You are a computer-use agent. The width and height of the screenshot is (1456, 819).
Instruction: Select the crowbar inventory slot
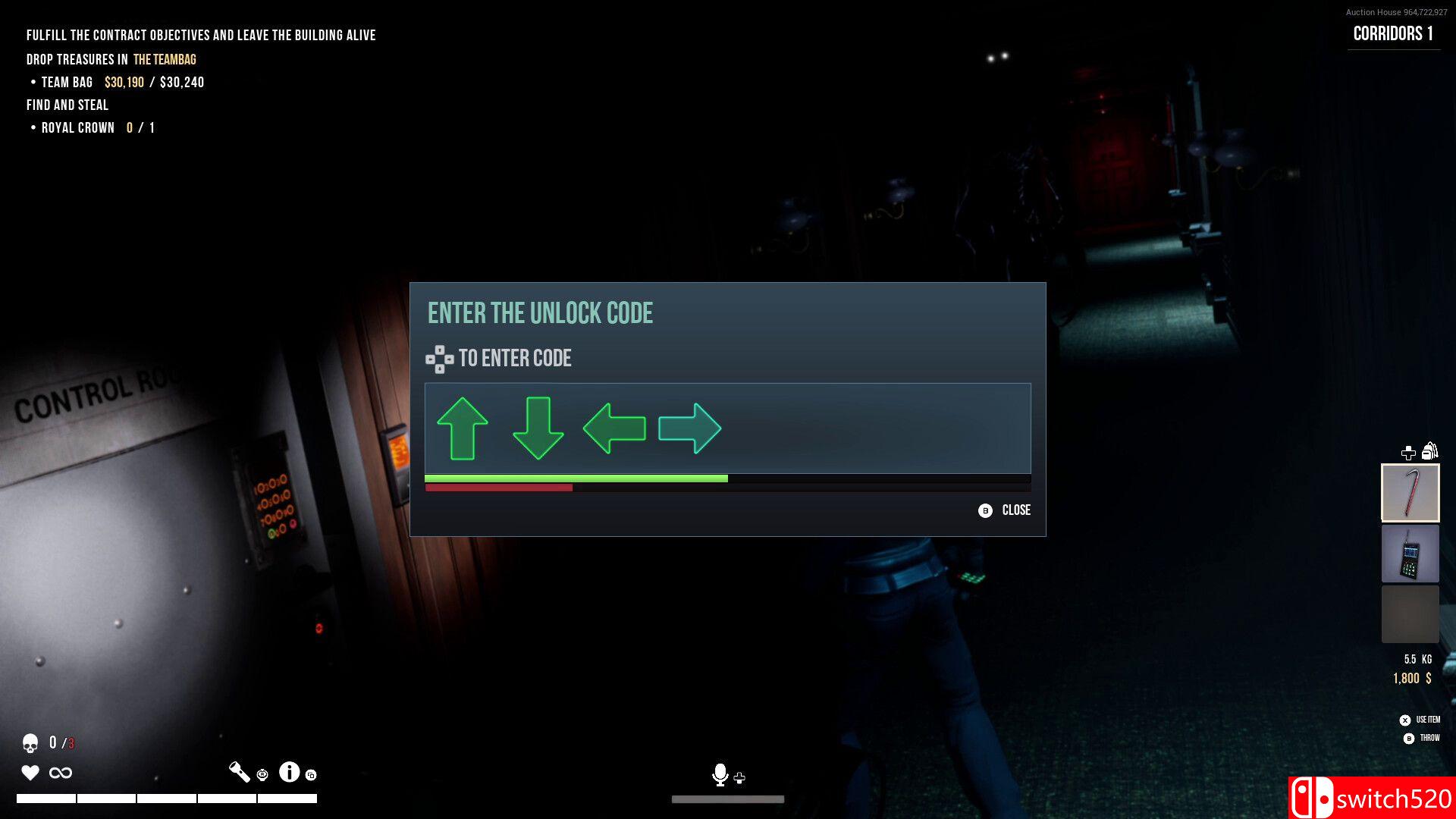click(x=1410, y=493)
